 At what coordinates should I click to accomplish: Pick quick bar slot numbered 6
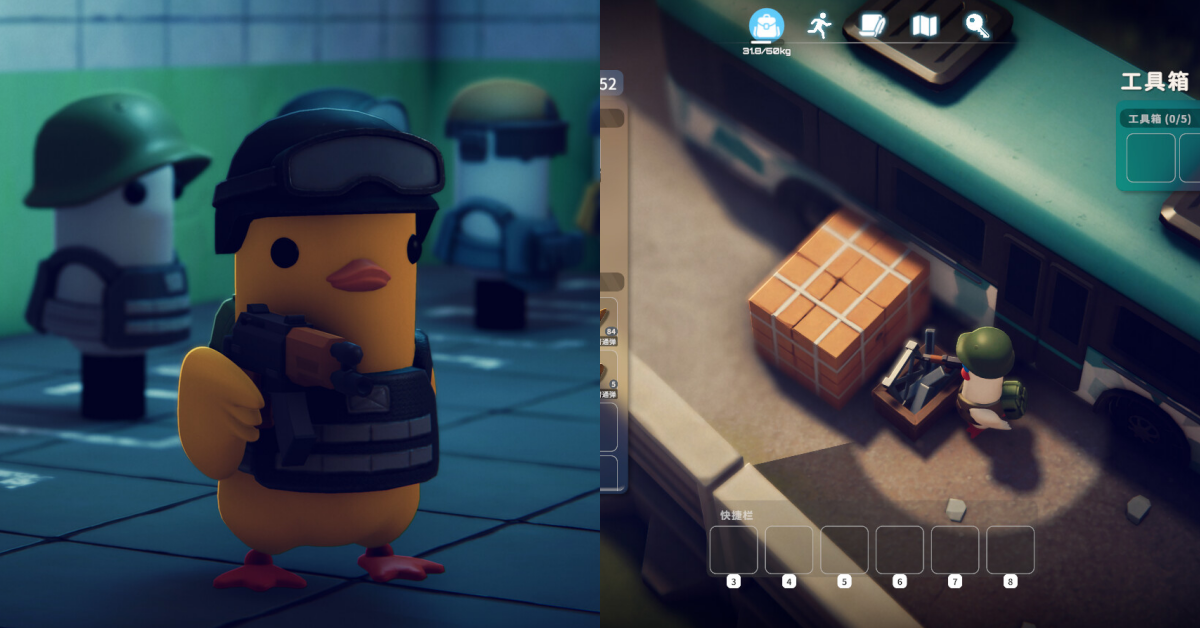[x=900, y=550]
